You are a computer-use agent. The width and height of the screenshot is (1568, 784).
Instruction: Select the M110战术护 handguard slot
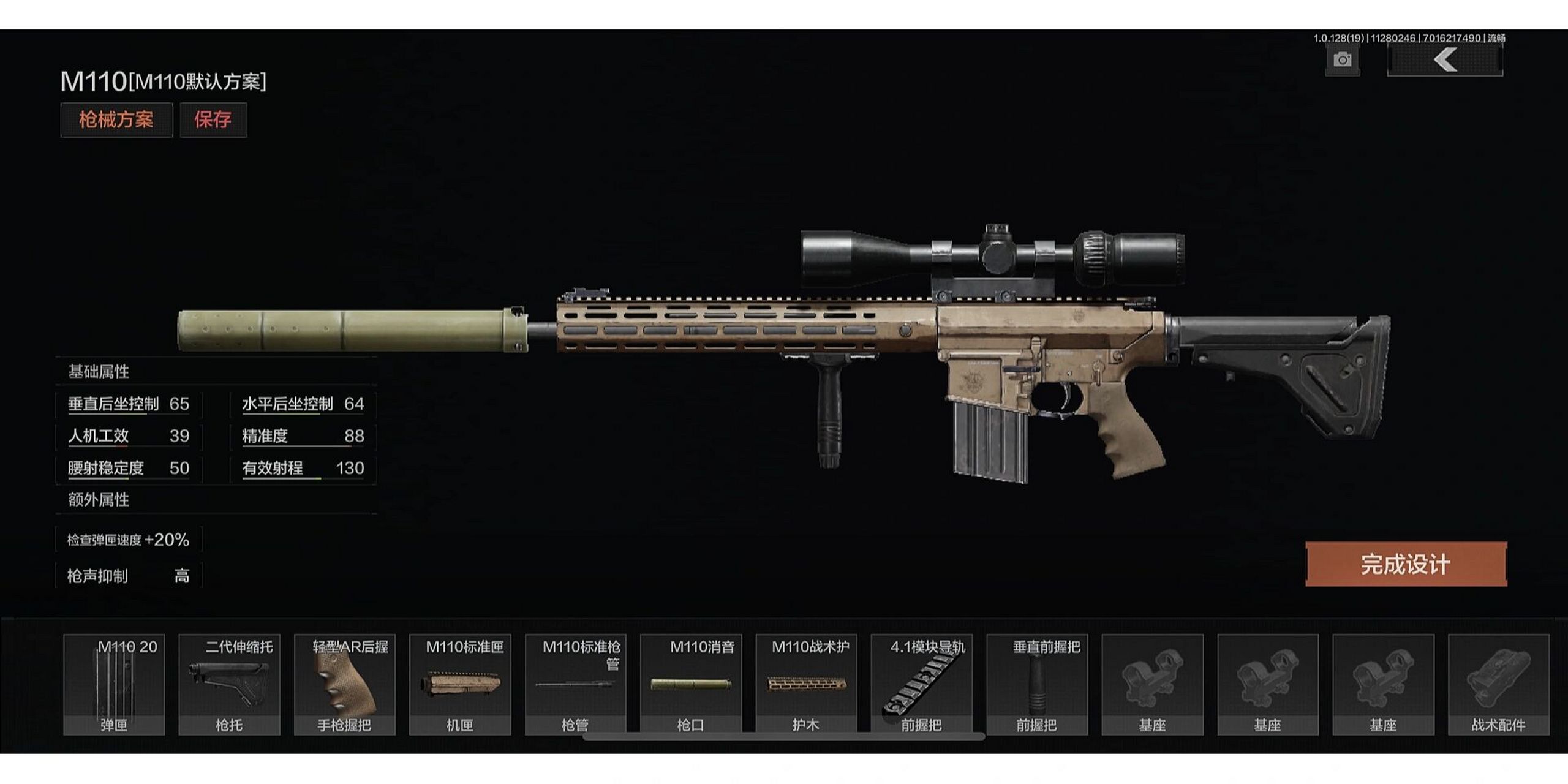click(x=806, y=684)
